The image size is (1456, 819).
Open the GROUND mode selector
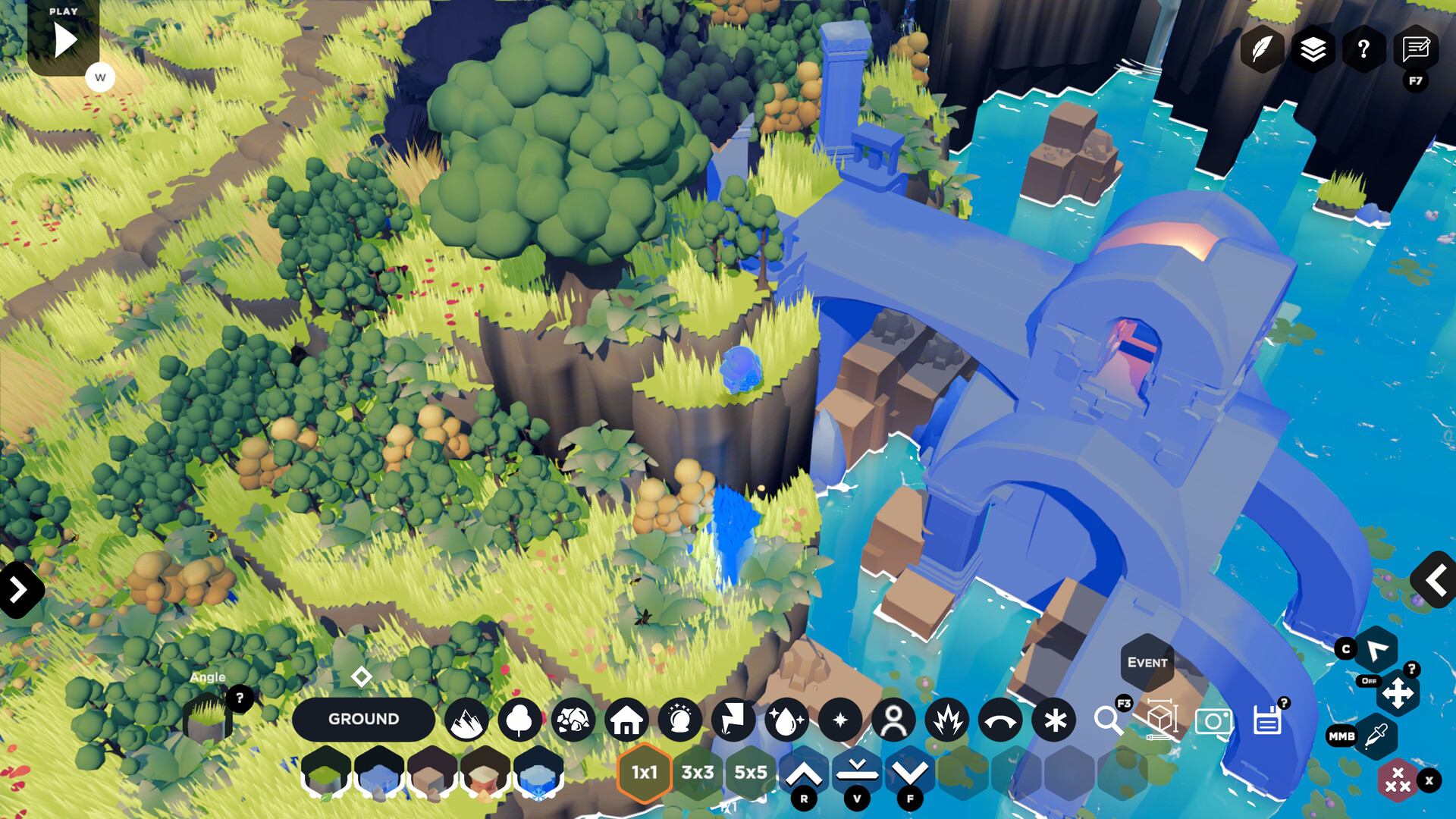tap(364, 719)
